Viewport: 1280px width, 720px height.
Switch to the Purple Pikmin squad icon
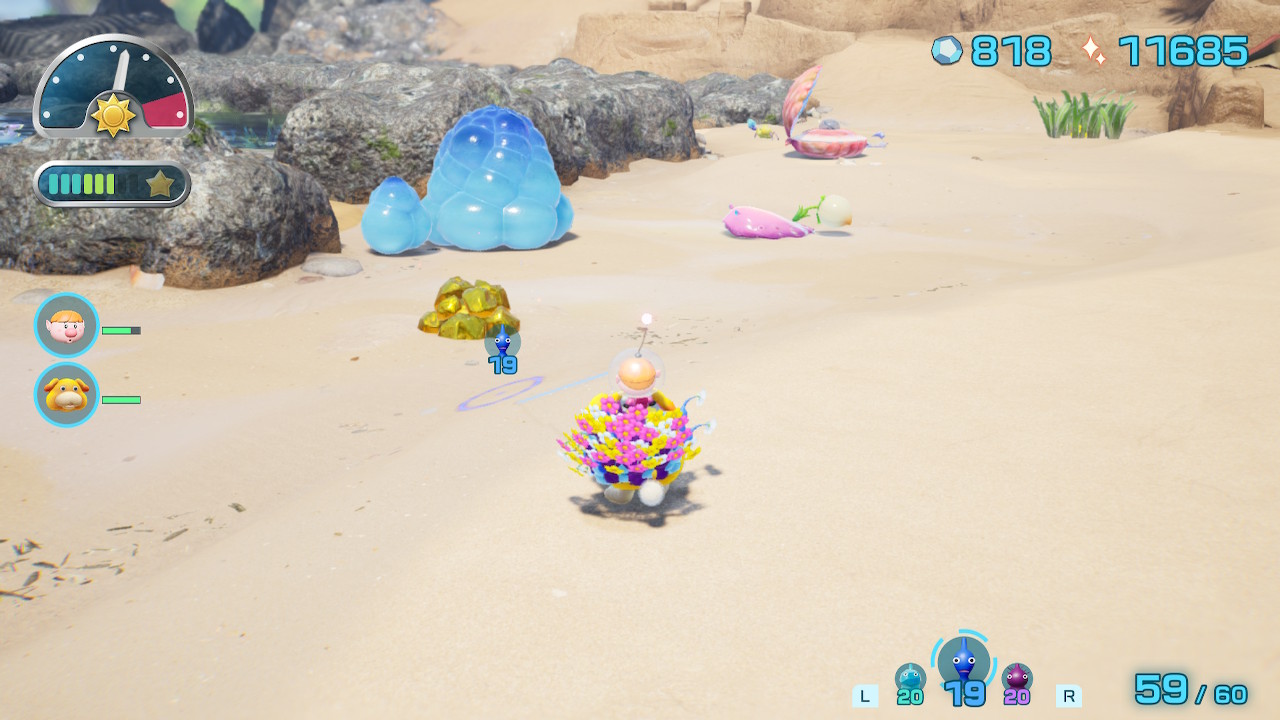[x=1017, y=679]
